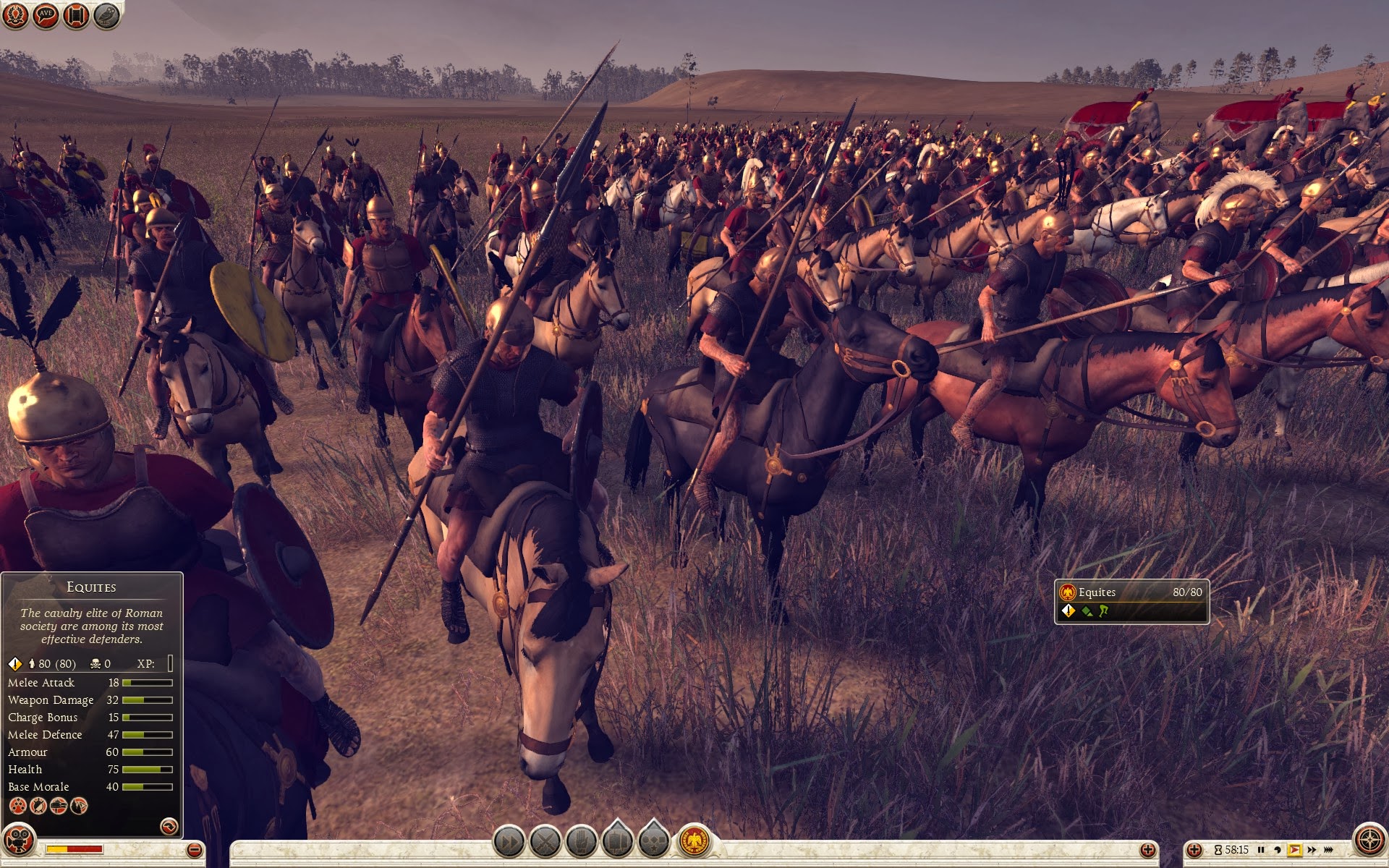Set battle speed to fast forward
Image resolution: width=1389 pixels, height=868 pixels.
(x=1312, y=850)
